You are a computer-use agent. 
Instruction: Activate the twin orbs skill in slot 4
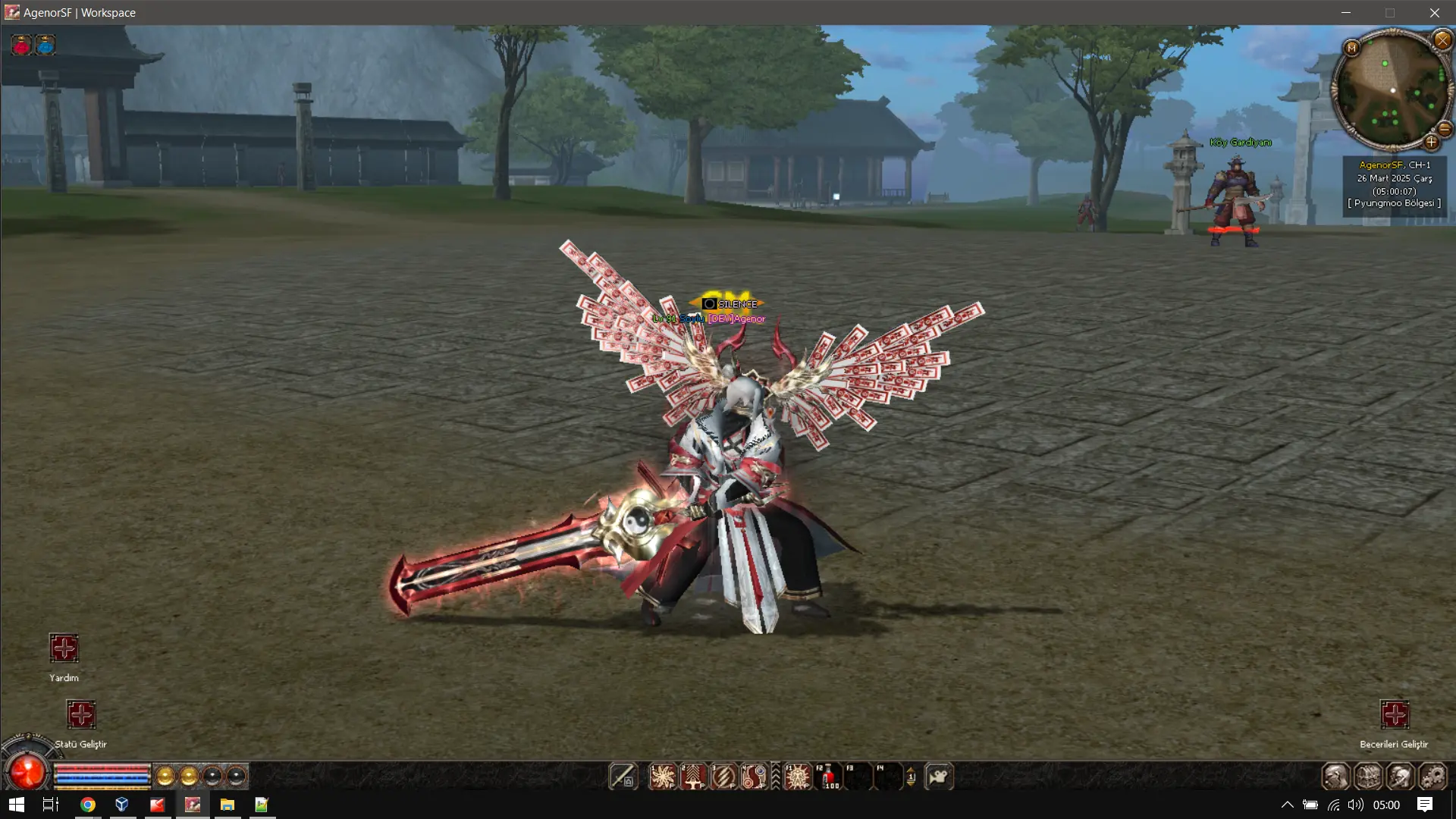[x=753, y=777]
